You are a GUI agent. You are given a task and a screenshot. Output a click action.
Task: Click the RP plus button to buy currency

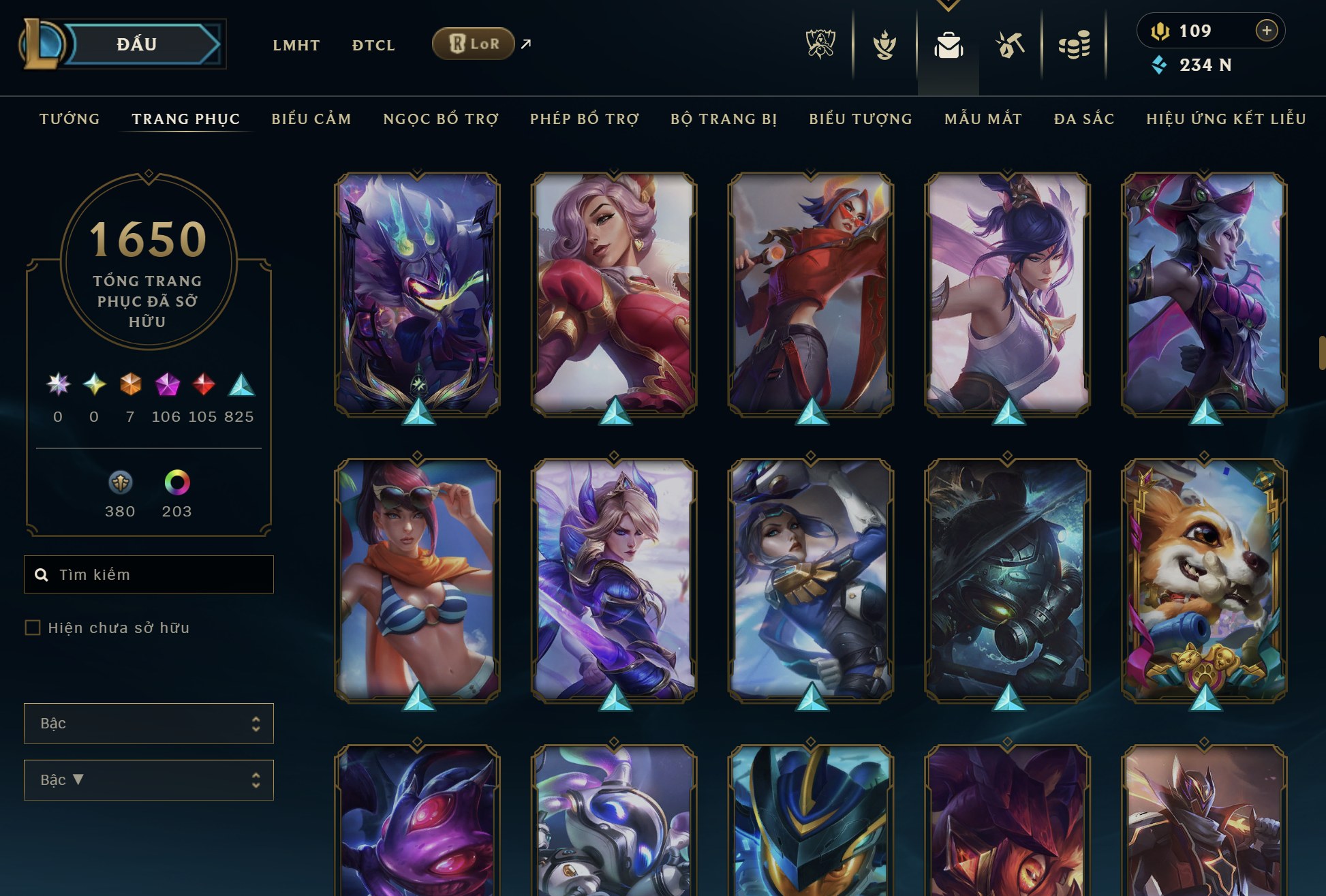[x=1268, y=30]
